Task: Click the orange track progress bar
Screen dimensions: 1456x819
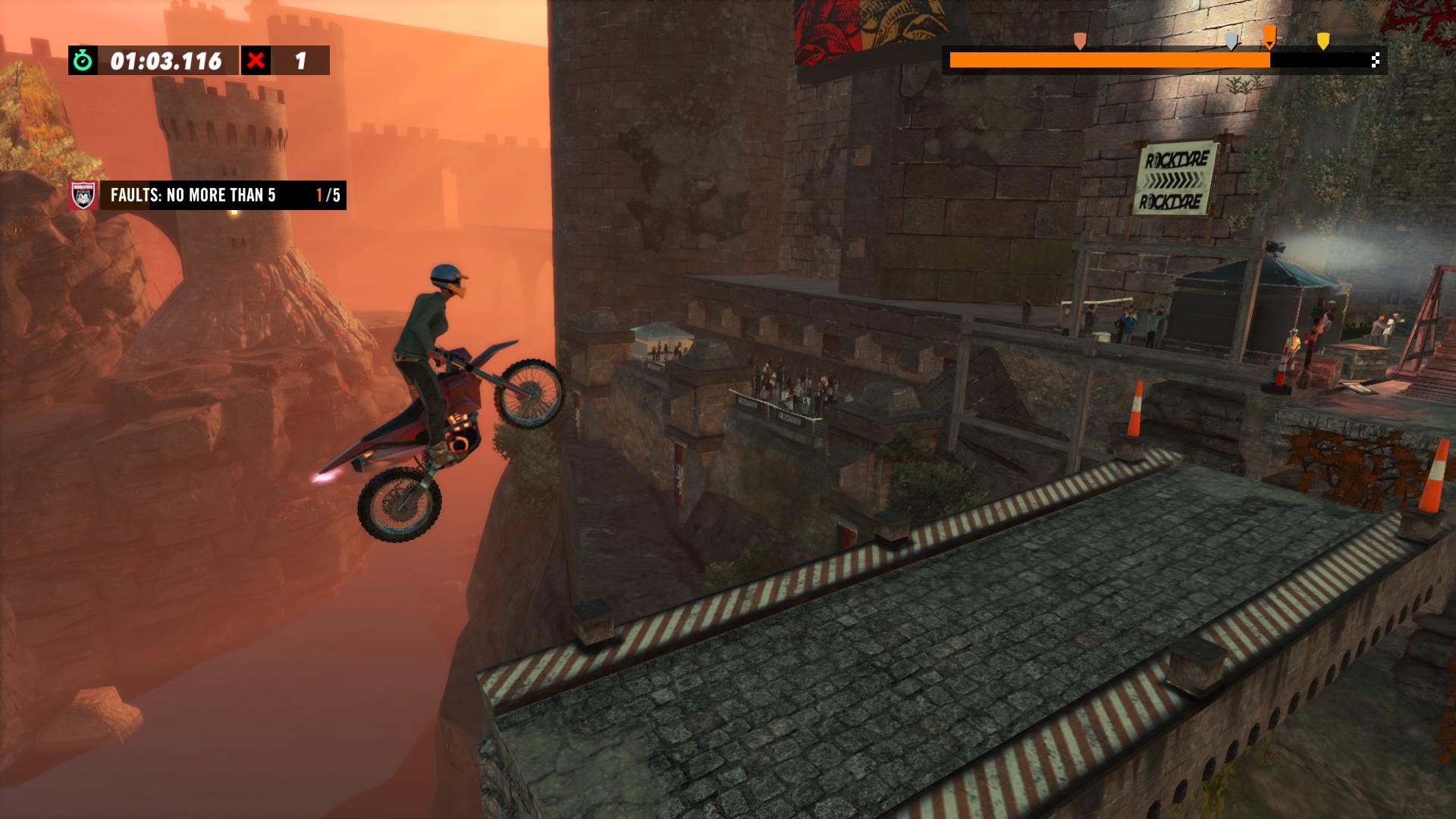Action: pyautogui.click(x=1109, y=61)
